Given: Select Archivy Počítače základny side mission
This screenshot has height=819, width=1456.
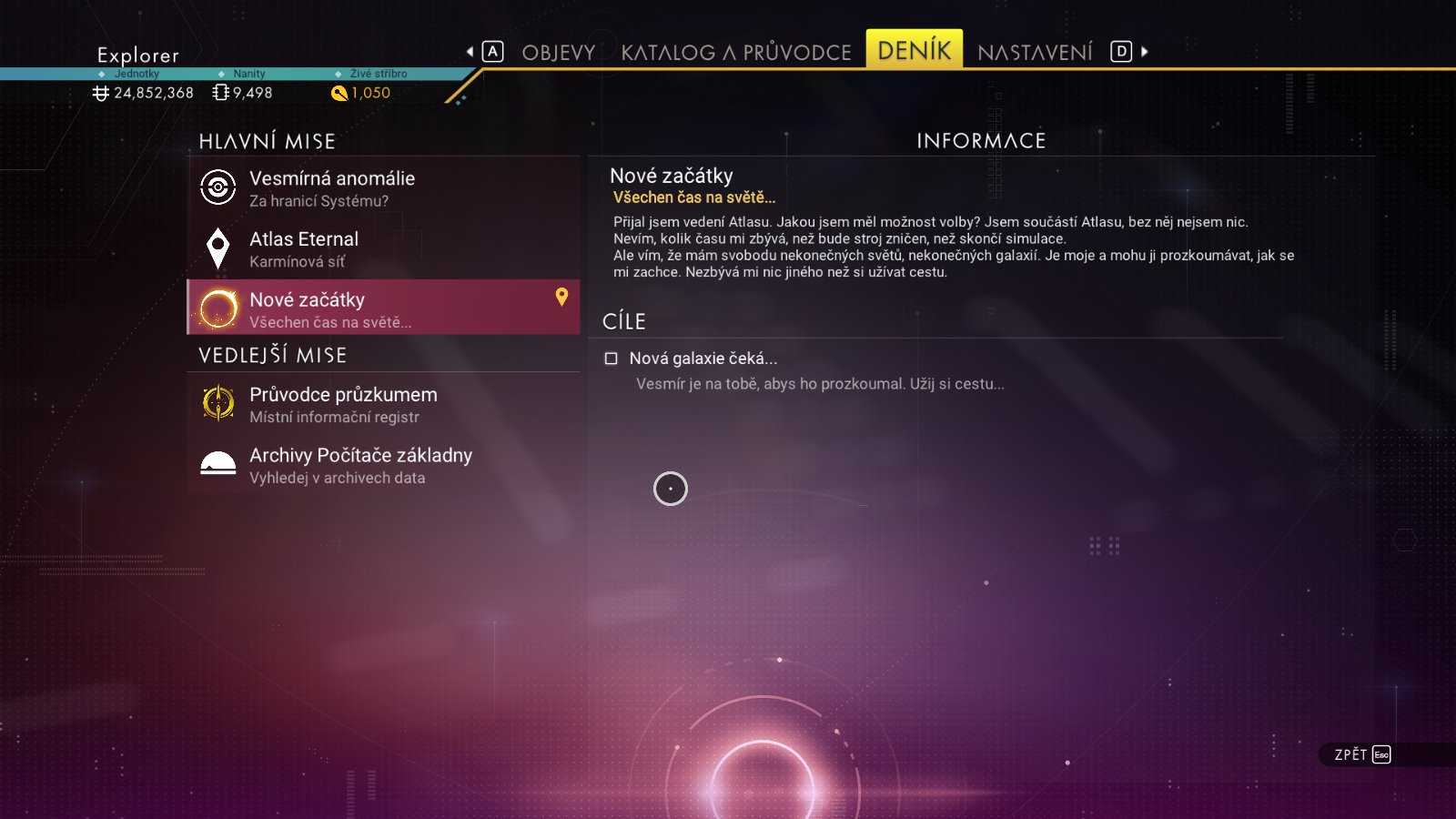Looking at the screenshot, I should (383, 465).
